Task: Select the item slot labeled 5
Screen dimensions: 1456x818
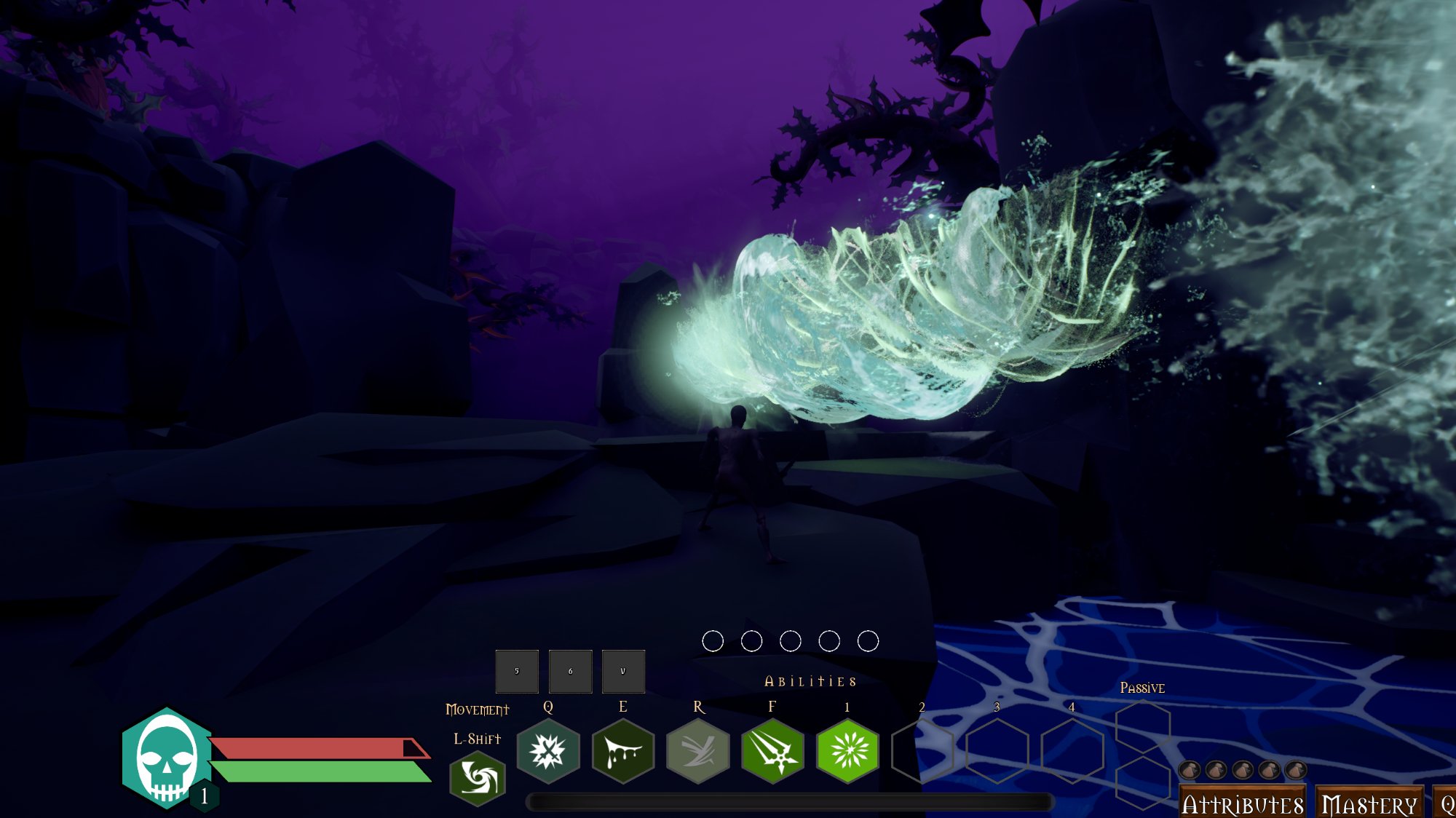Action: coord(517,671)
